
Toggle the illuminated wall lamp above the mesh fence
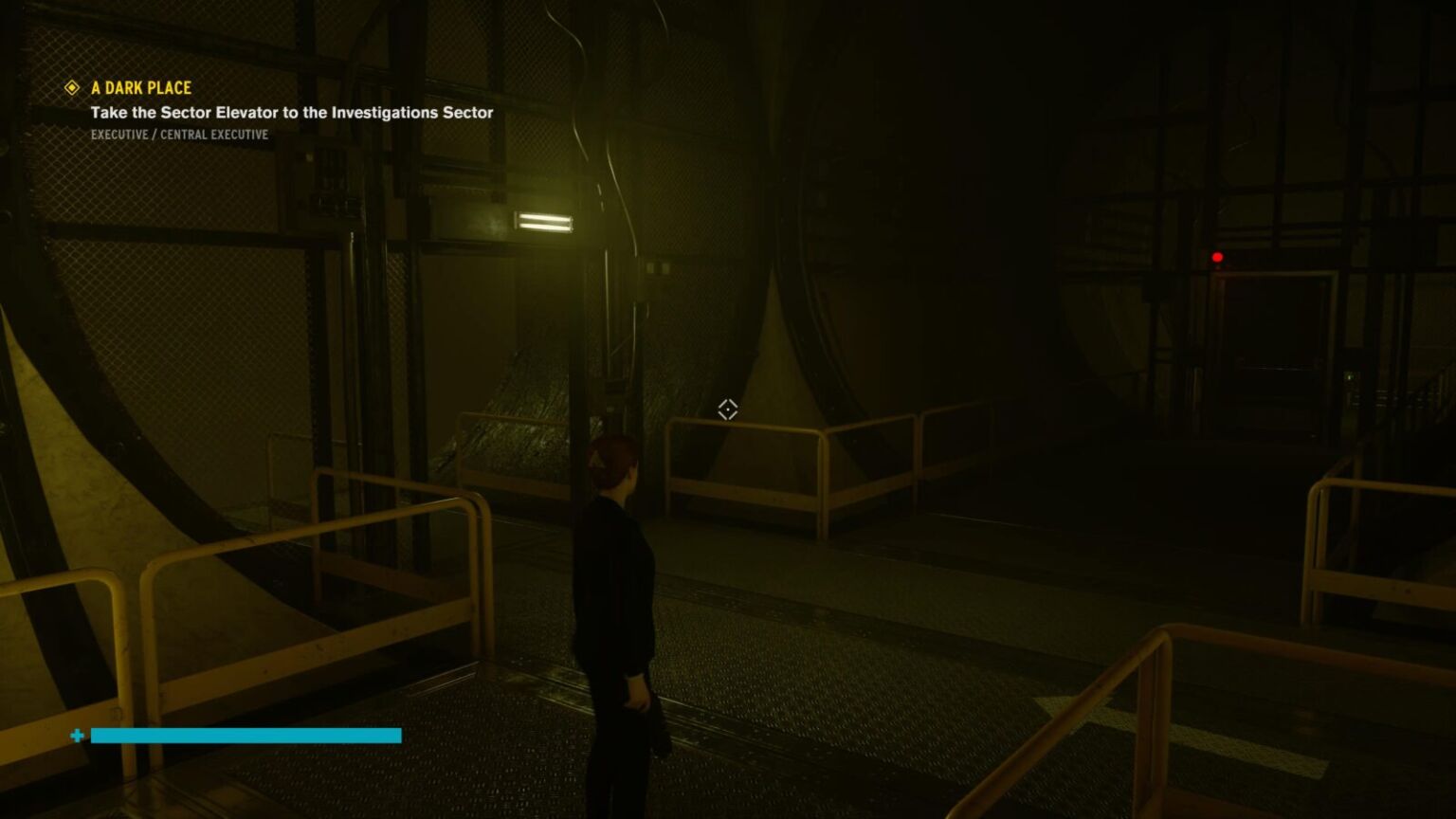click(542, 221)
